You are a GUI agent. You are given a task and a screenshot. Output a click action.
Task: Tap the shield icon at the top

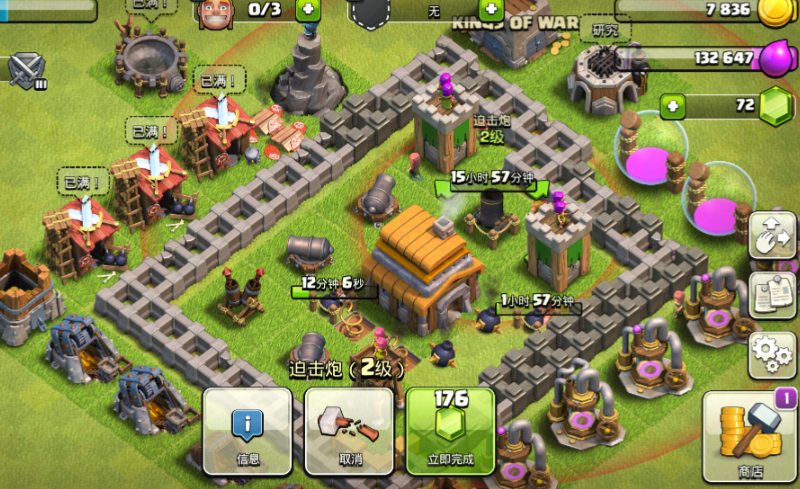point(369,12)
